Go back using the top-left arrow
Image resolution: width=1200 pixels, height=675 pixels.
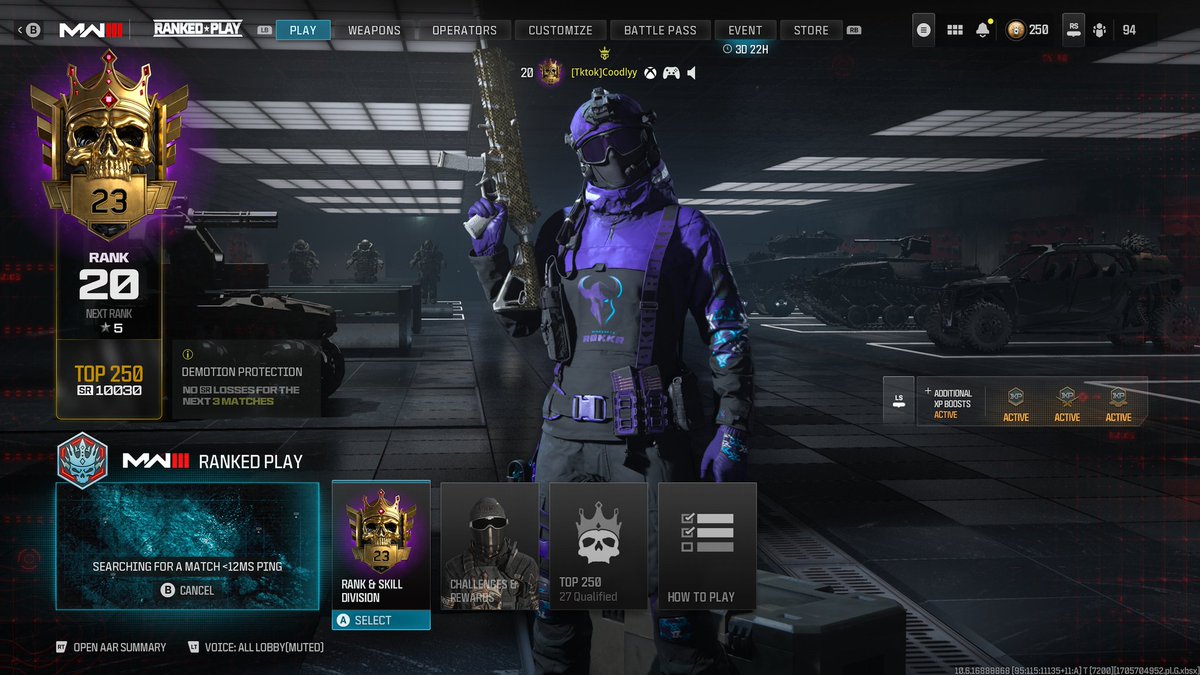pos(21,30)
